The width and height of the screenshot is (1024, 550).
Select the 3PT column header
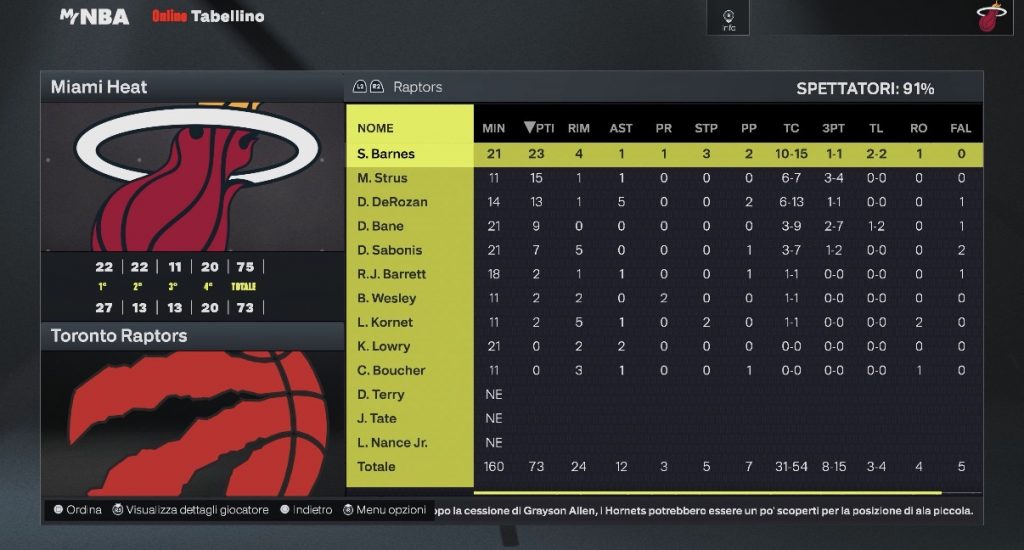click(x=833, y=128)
